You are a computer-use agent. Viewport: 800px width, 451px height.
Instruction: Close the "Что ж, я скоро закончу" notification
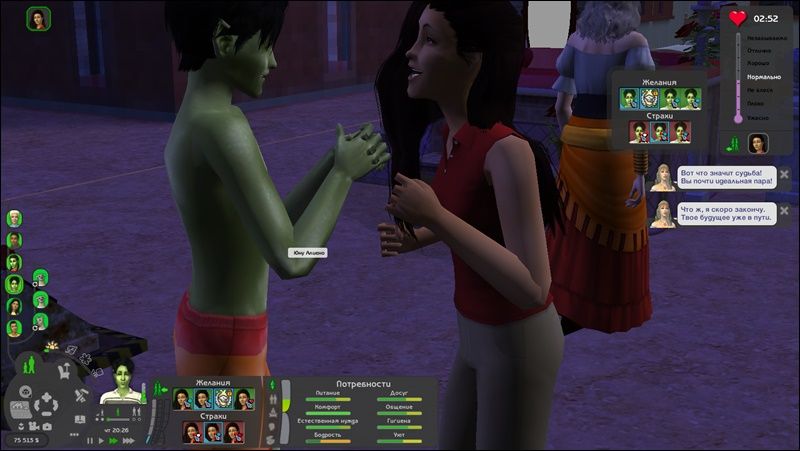pos(784,209)
